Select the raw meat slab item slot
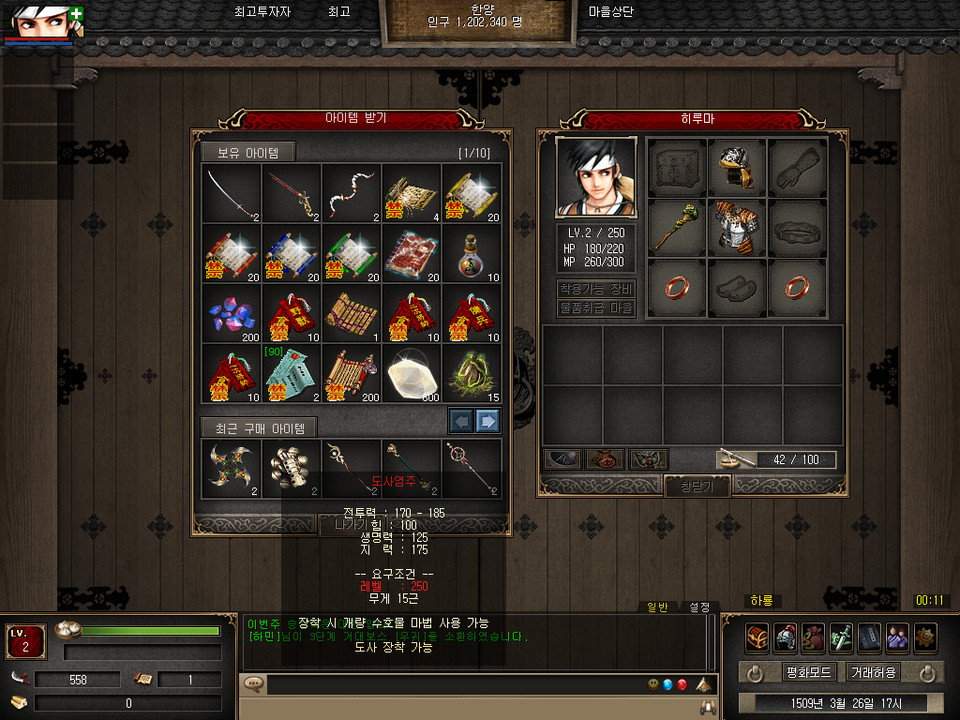 tap(411, 254)
